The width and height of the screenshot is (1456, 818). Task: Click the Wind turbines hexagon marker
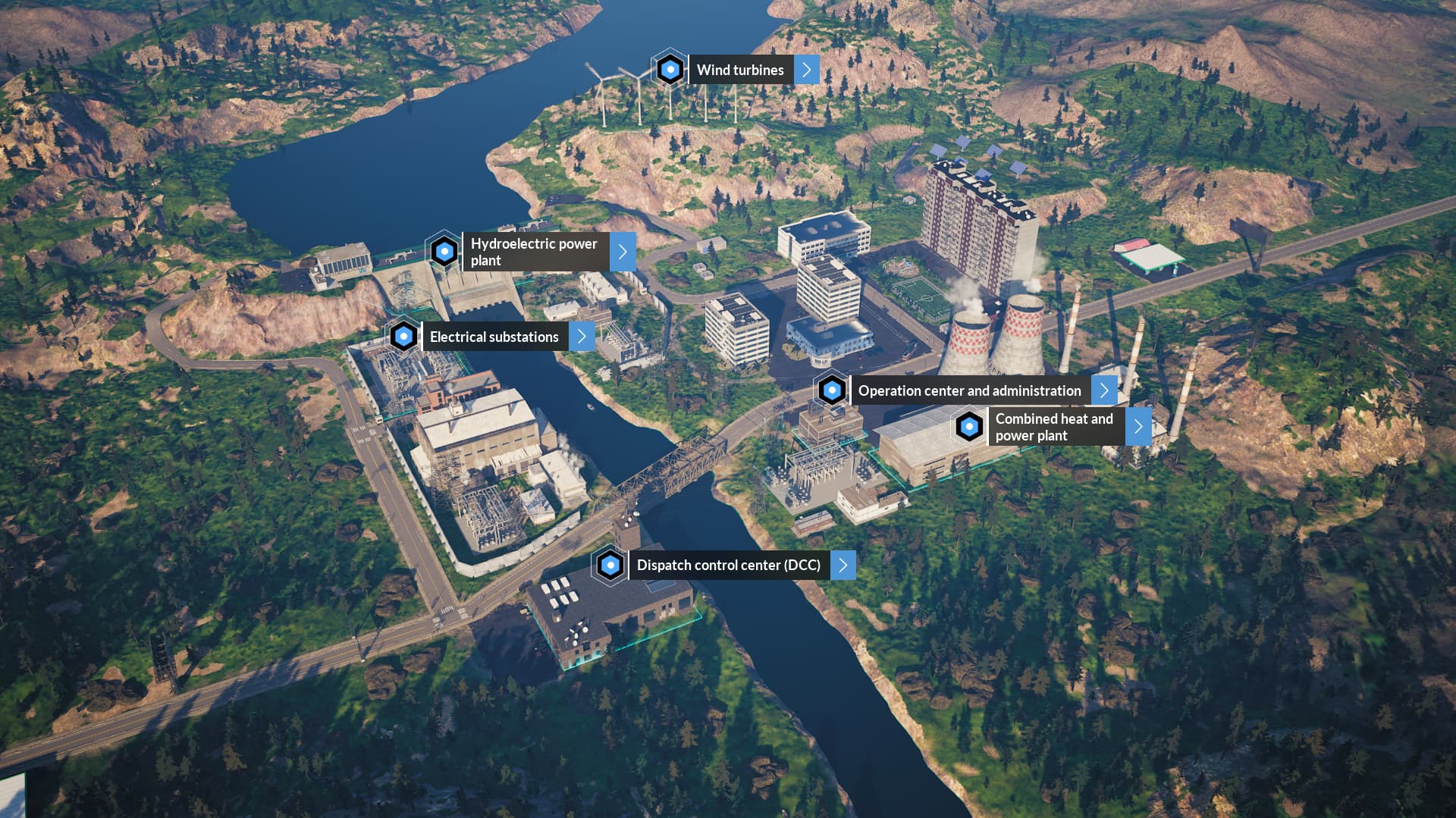click(x=670, y=70)
